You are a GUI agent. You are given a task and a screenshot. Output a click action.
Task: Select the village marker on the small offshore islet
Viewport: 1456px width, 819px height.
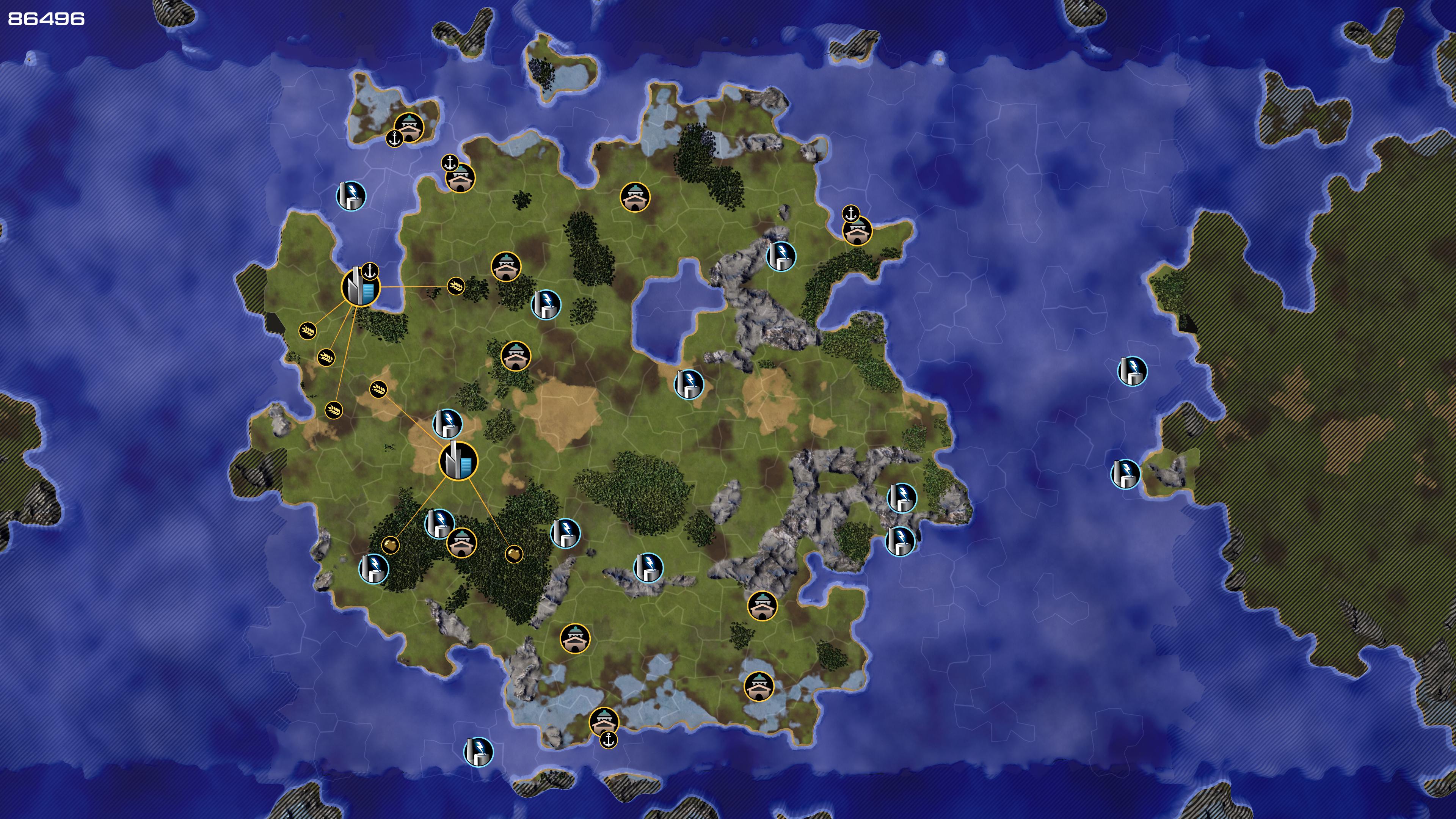tap(409, 127)
